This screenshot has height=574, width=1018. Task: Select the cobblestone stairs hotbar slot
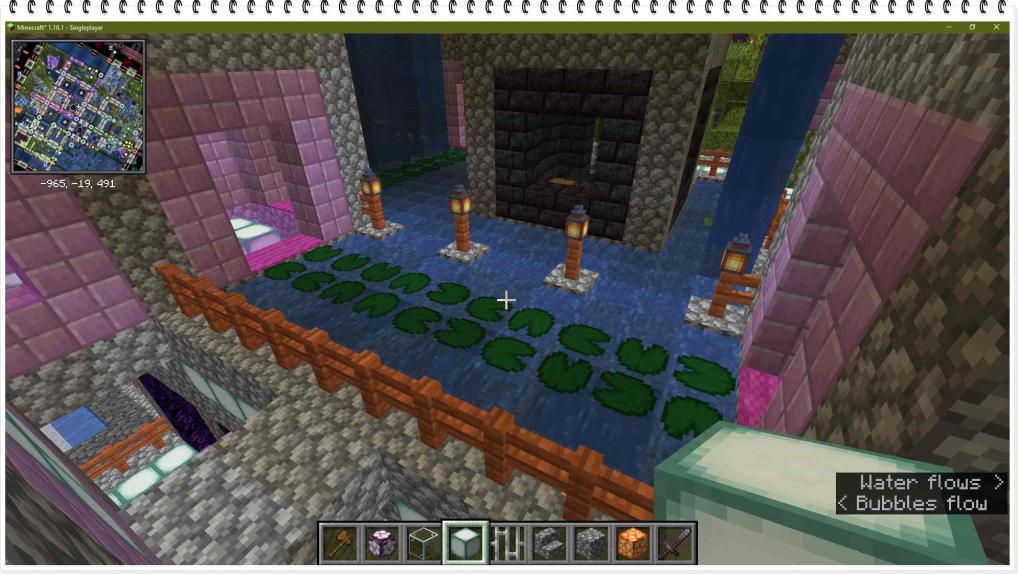[549, 543]
